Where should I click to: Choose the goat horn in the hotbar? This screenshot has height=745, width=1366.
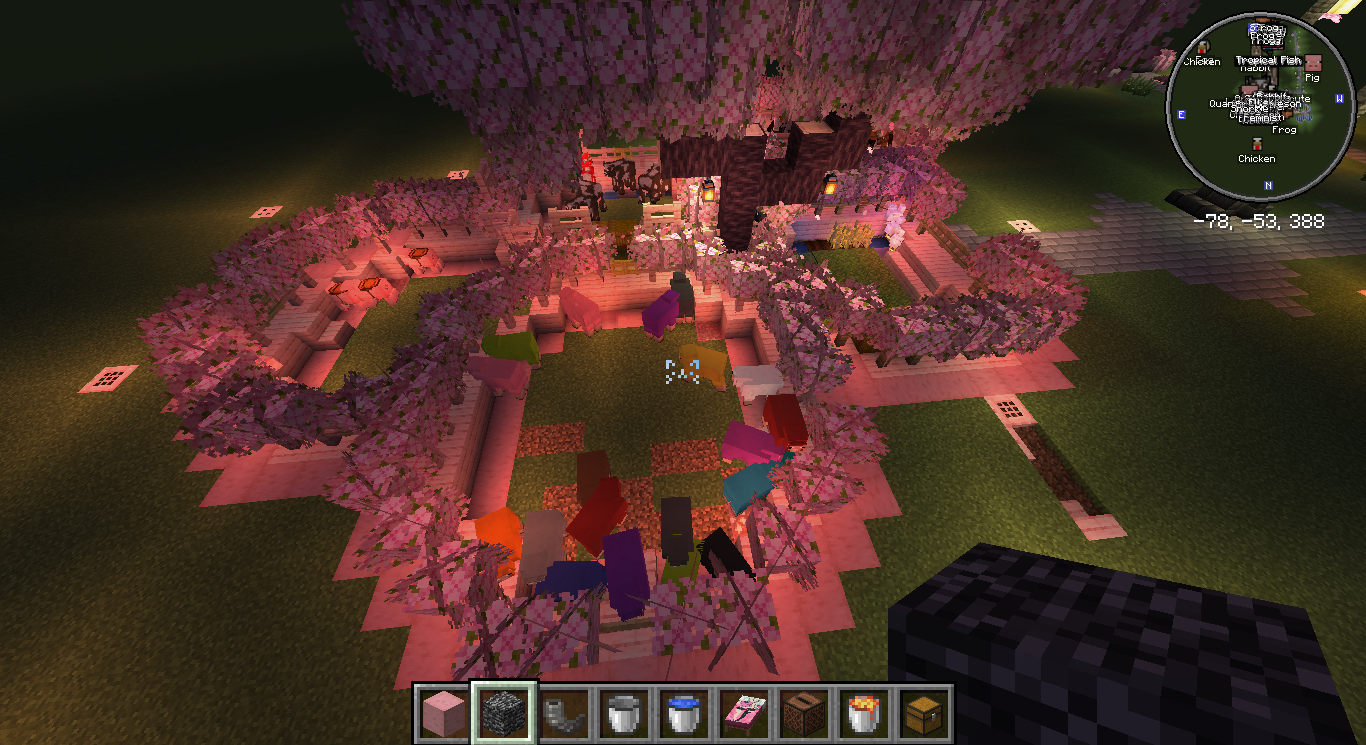tap(564, 714)
